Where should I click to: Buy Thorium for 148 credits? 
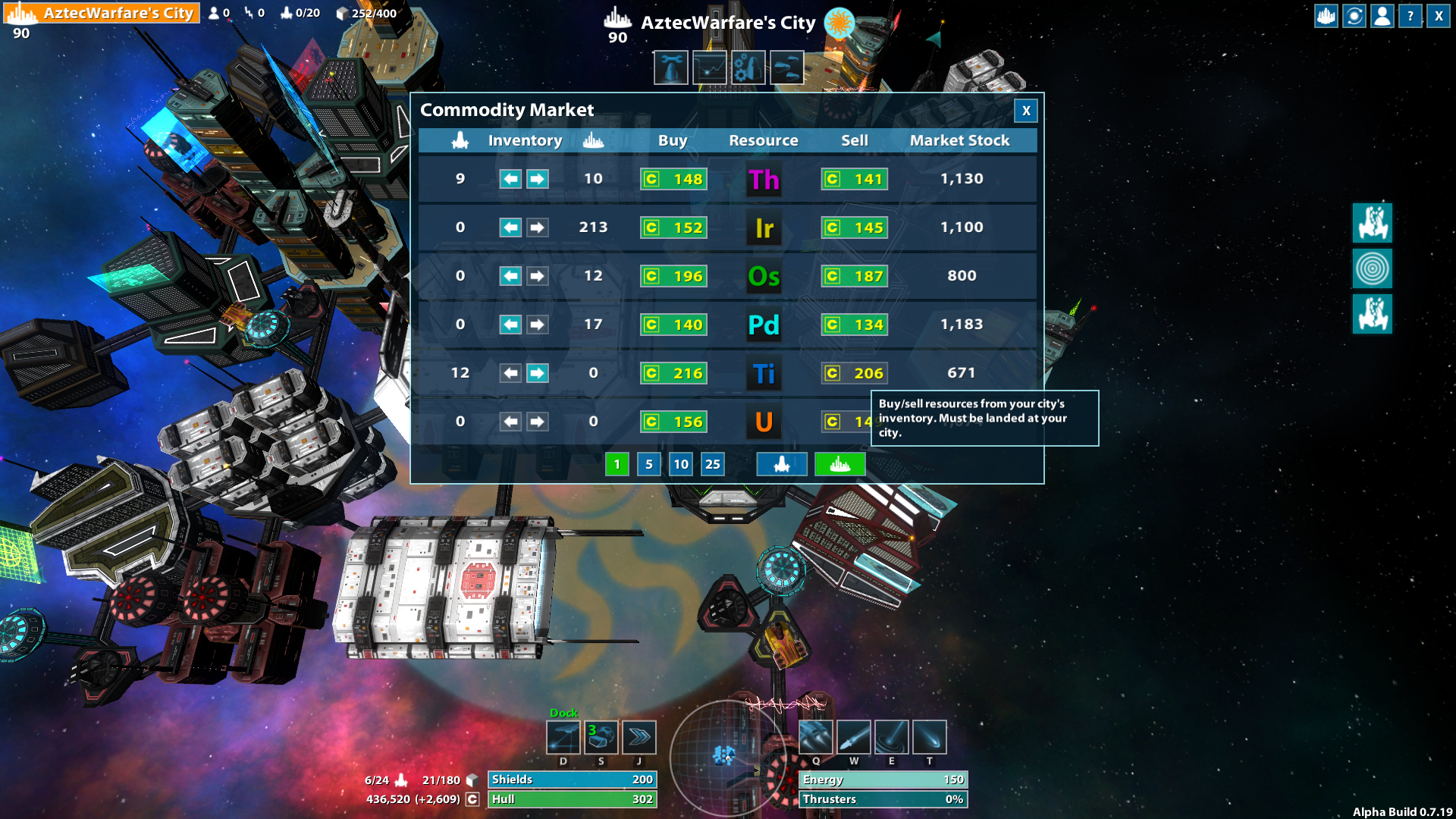(x=673, y=179)
